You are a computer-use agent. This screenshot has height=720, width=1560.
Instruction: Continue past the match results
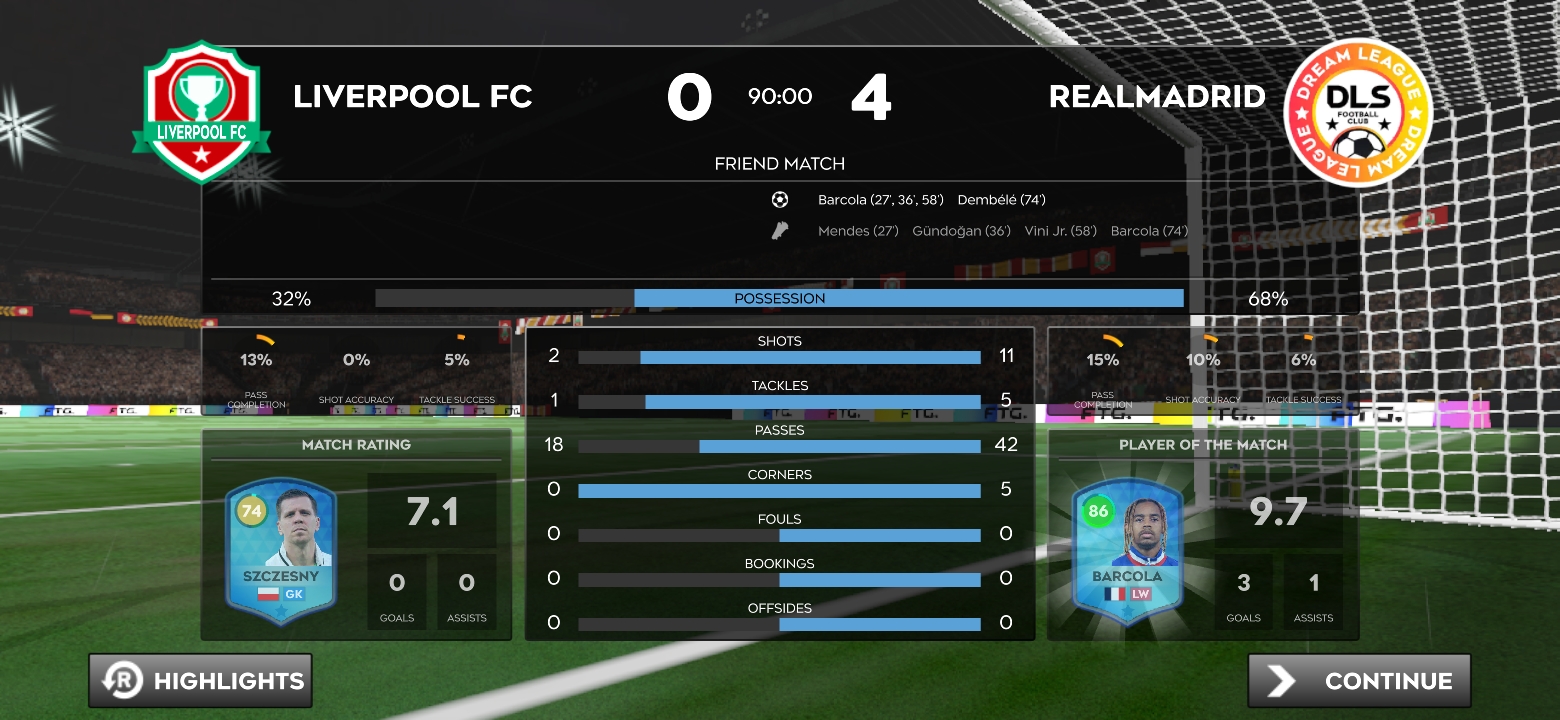1359,681
